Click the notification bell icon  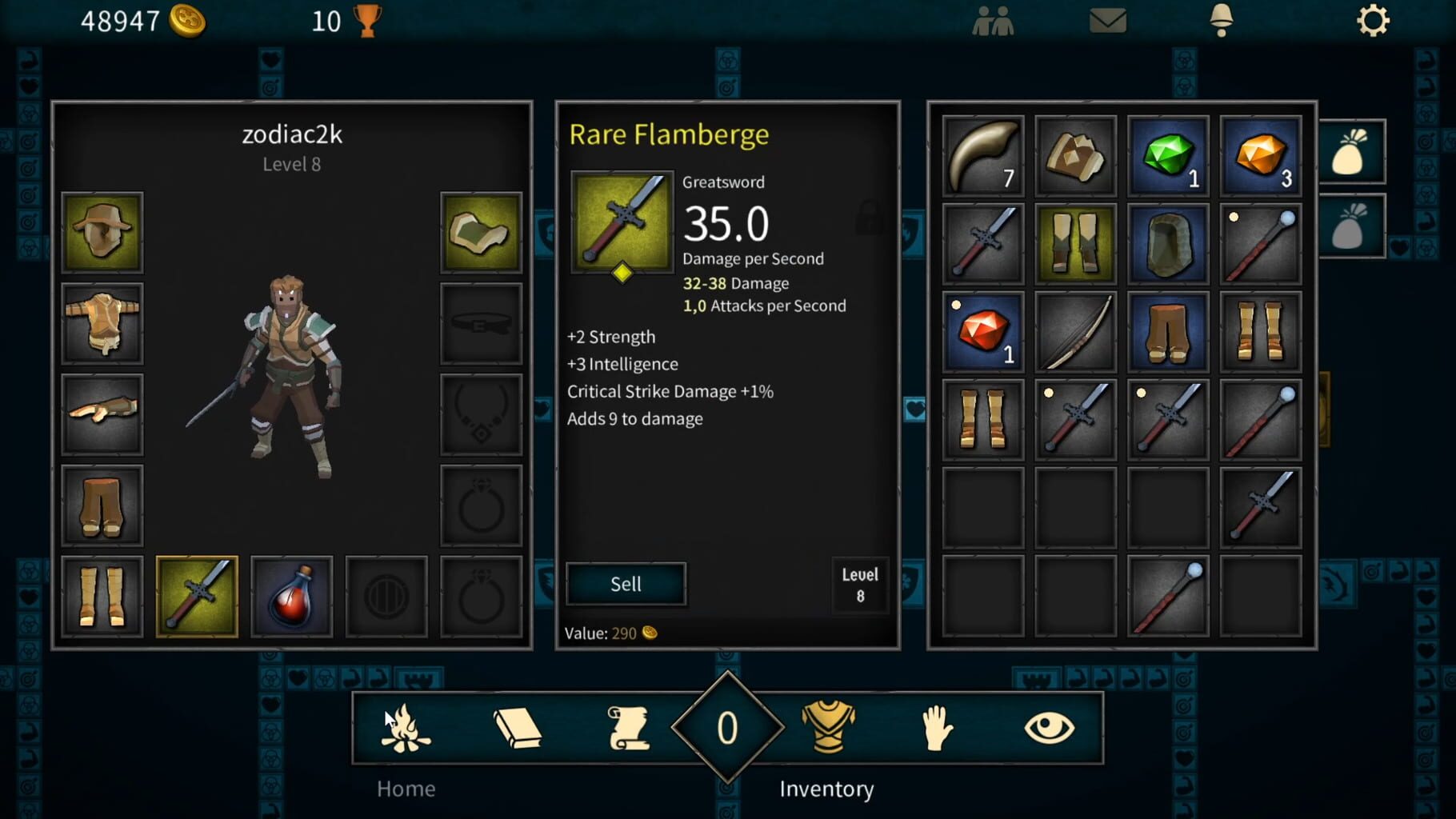[1223, 21]
